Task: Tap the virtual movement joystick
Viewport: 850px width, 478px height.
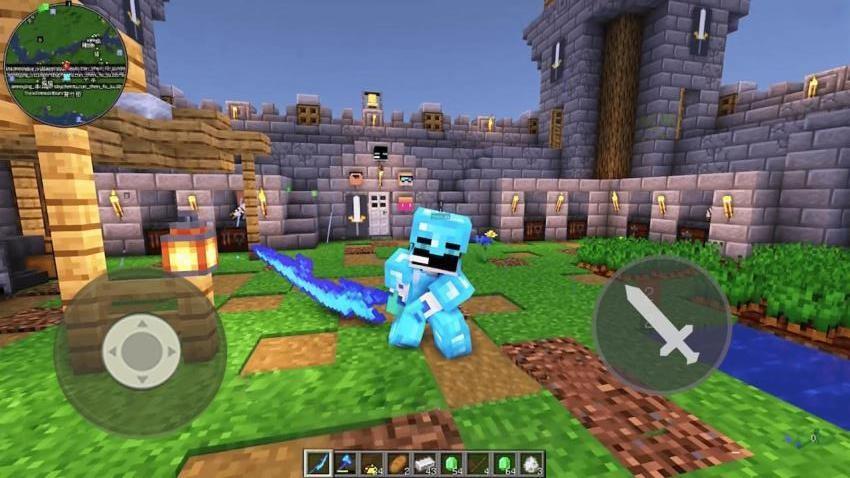Action: pos(142,351)
